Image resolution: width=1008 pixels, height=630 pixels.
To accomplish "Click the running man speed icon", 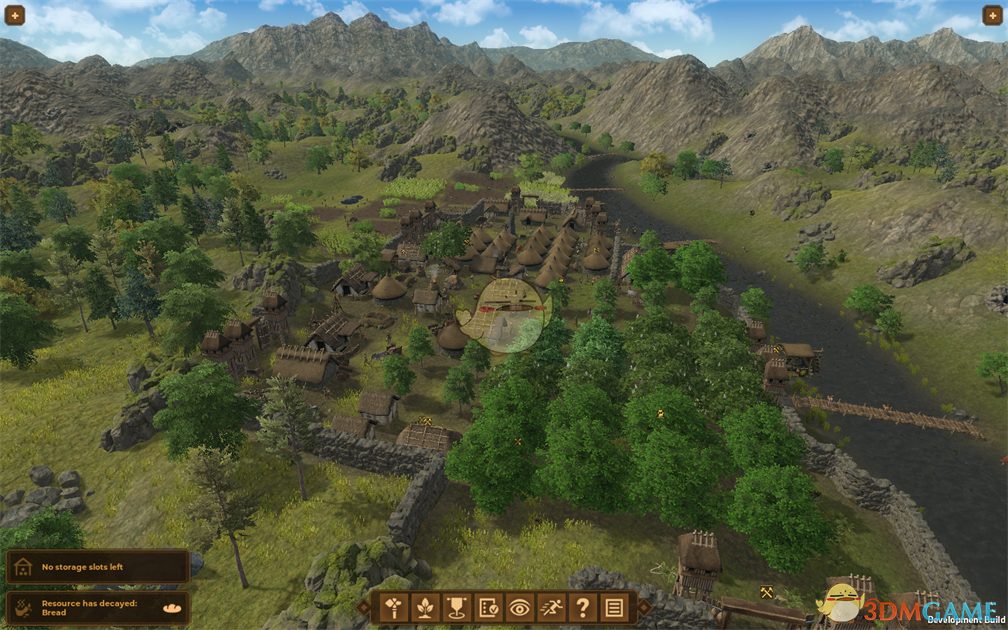I will tap(551, 606).
